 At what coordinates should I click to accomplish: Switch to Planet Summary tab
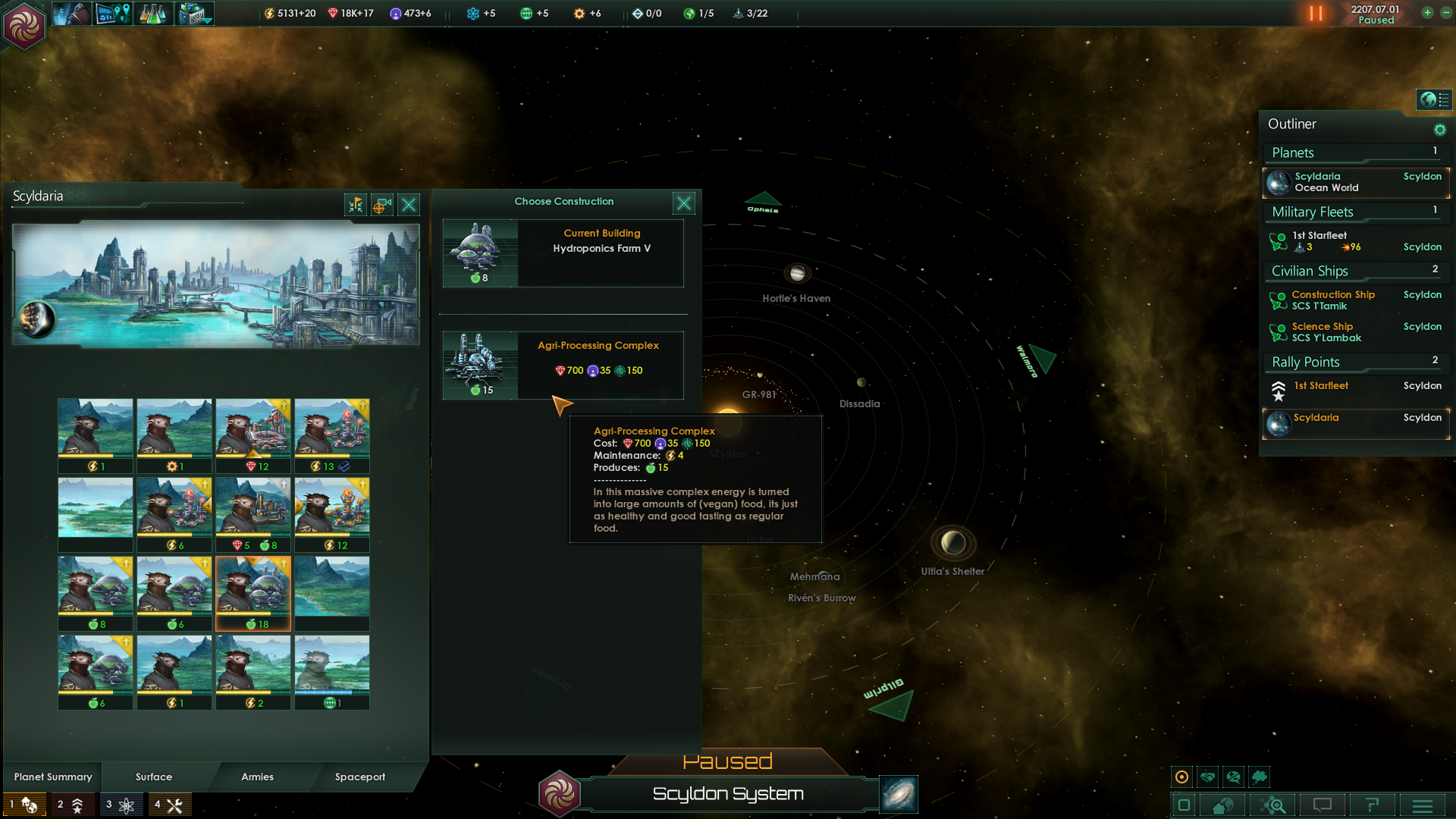tap(53, 777)
